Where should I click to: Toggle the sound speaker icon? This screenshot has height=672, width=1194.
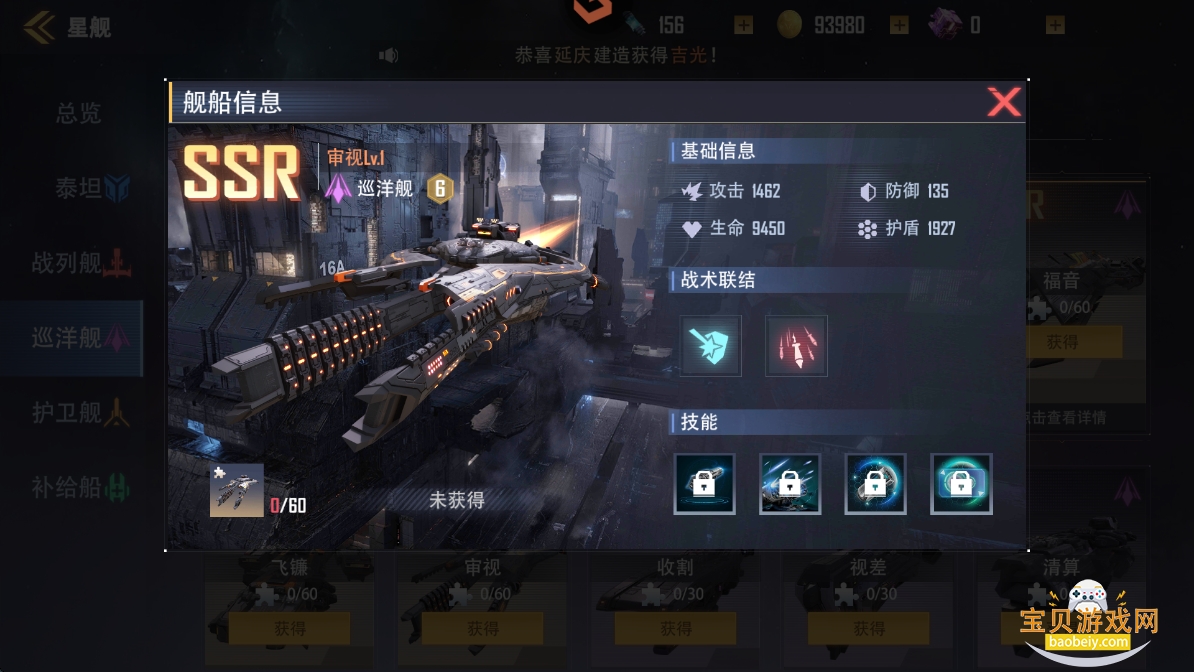click(388, 55)
